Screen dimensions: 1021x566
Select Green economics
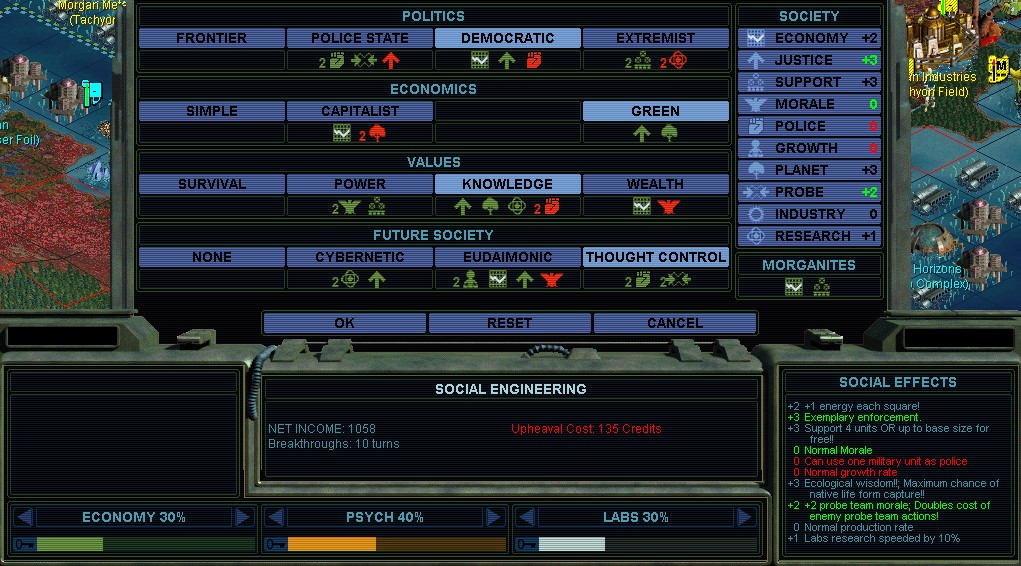click(x=655, y=111)
